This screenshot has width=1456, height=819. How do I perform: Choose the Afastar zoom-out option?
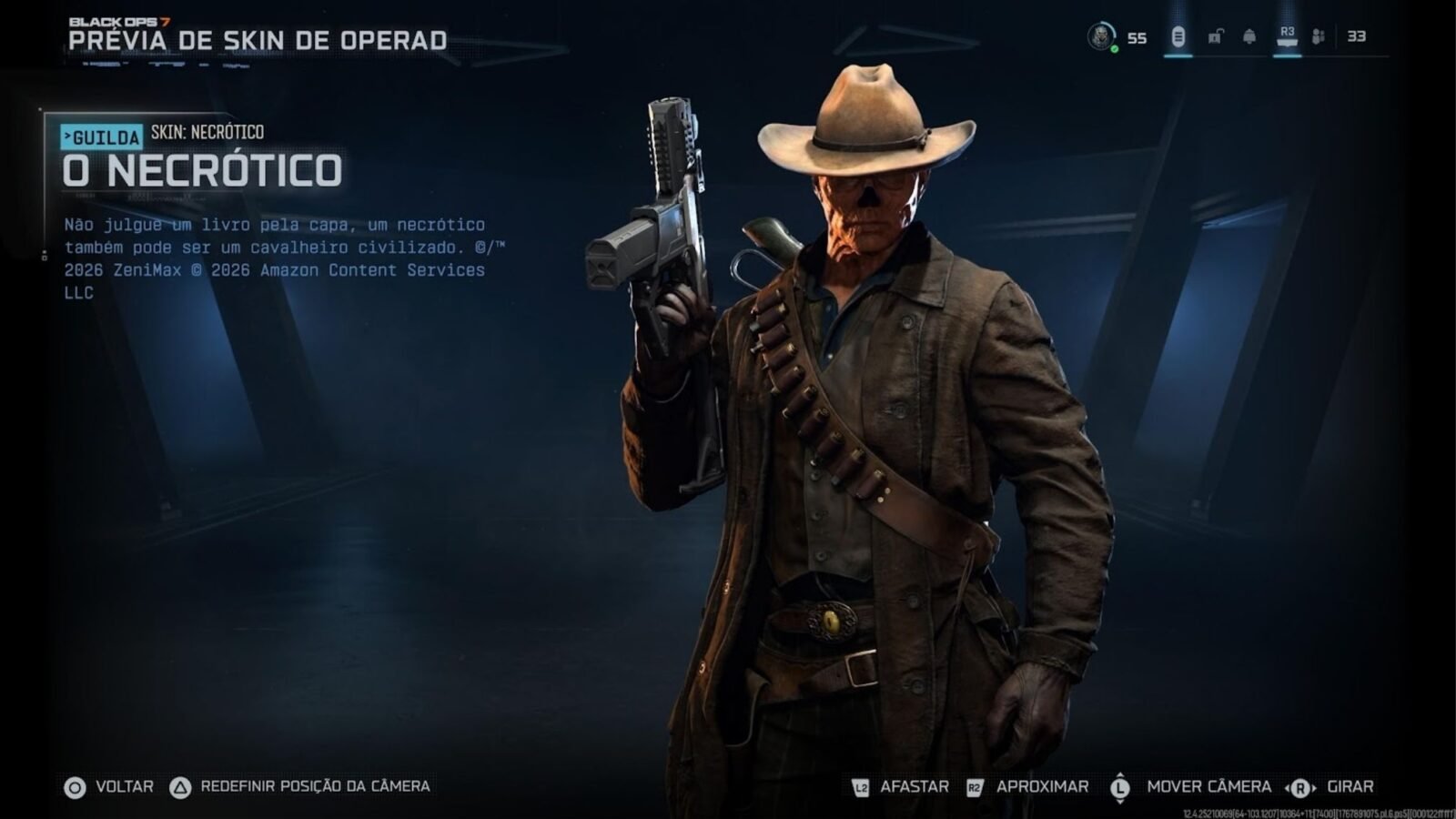901,787
